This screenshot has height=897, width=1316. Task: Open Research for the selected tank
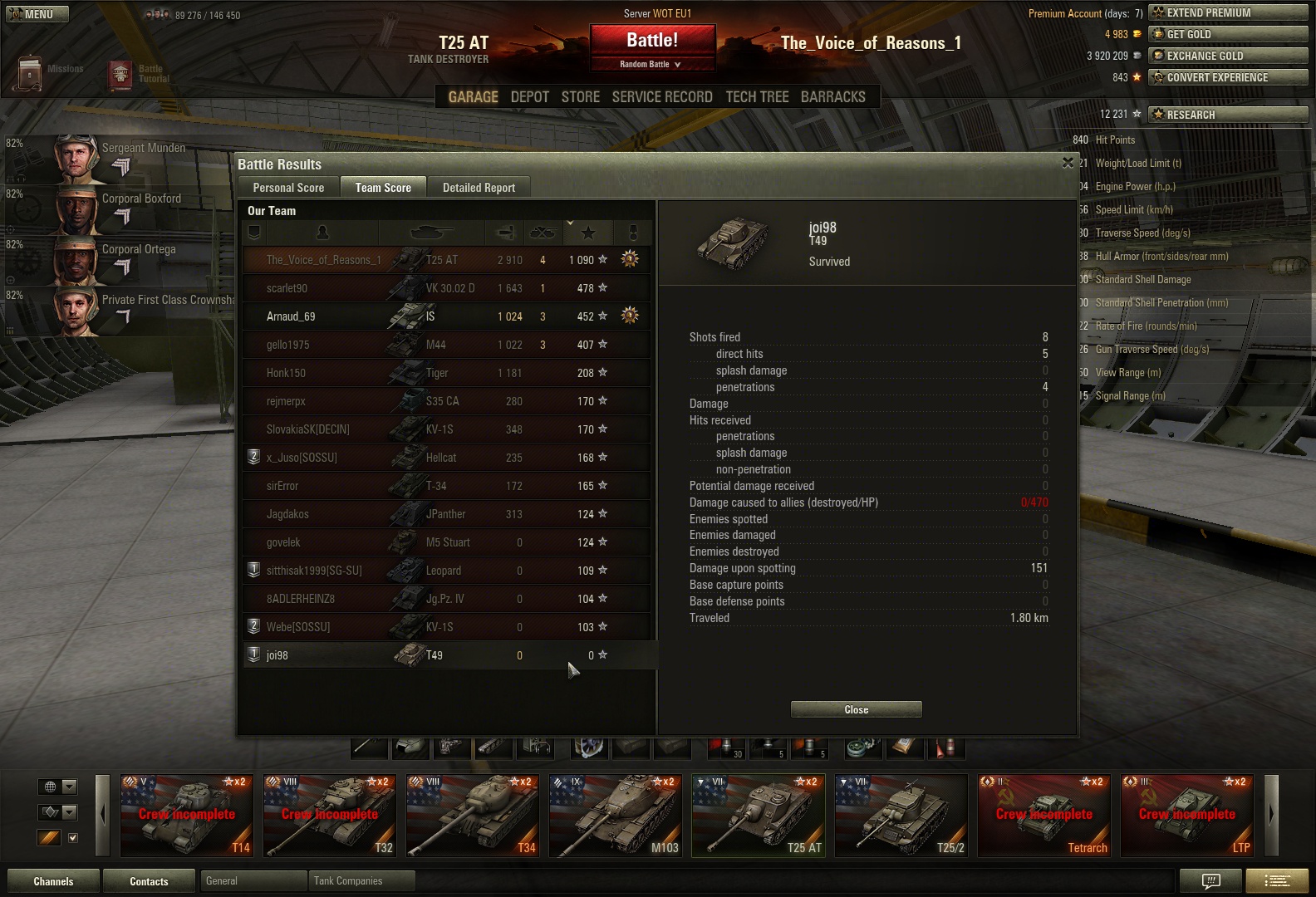[x=1227, y=115]
